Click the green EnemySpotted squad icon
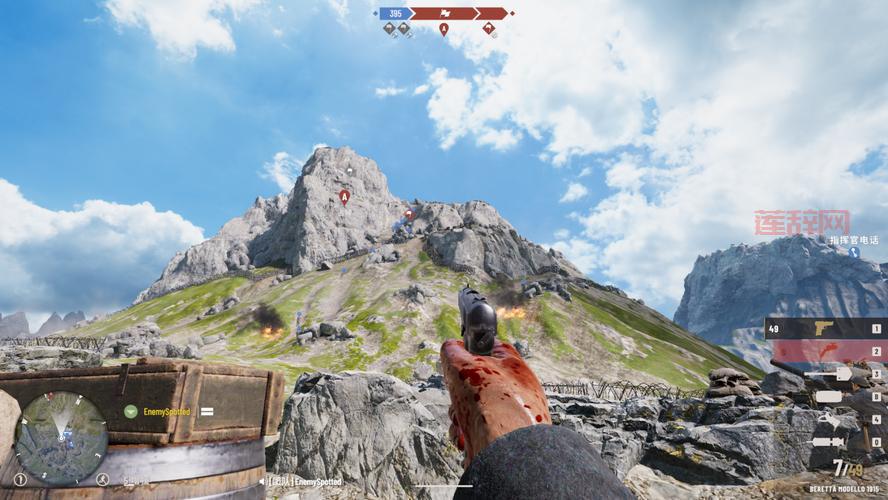 [130, 411]
